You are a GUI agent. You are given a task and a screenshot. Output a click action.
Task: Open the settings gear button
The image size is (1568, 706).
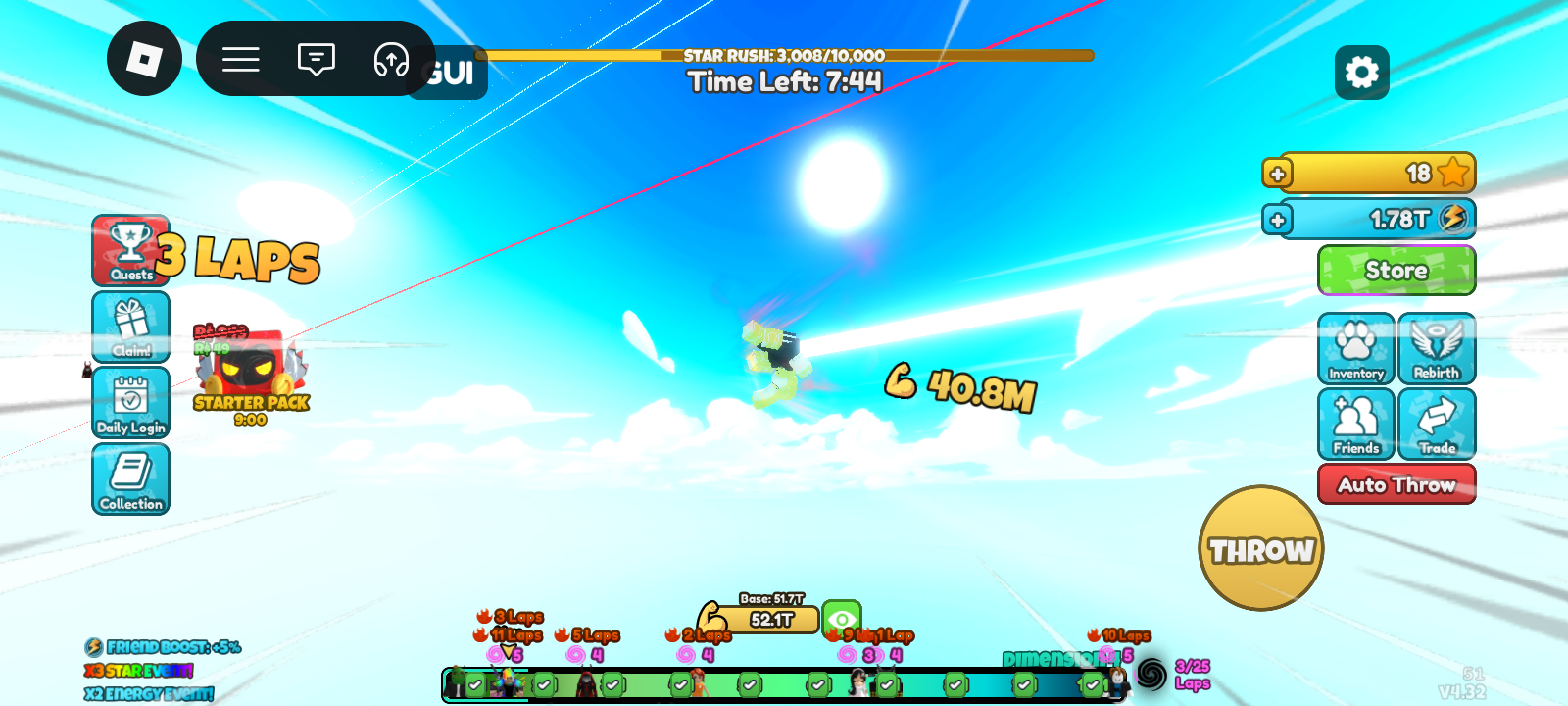(1361, 72)
